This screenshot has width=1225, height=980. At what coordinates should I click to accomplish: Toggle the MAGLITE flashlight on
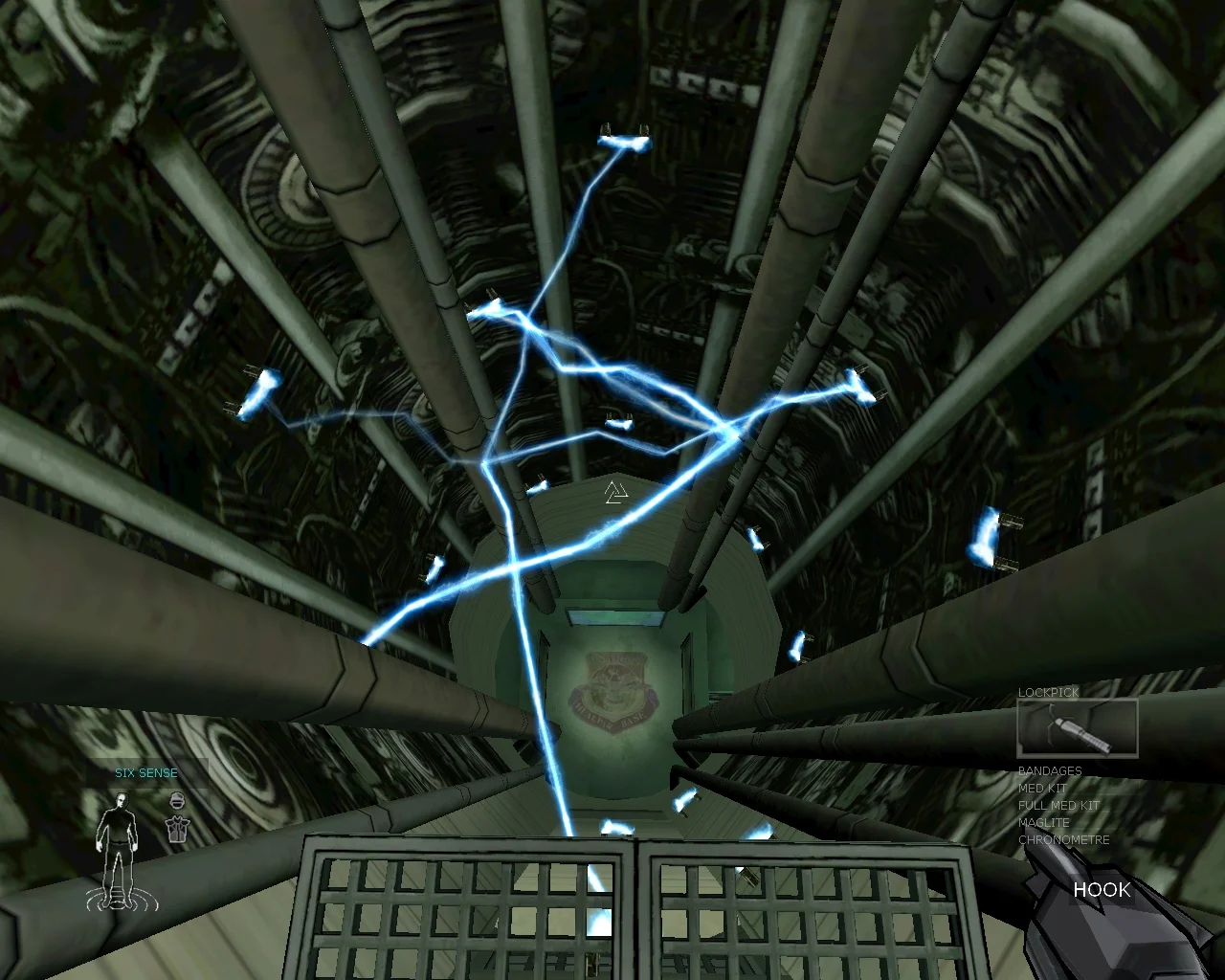pos(1042,822)
